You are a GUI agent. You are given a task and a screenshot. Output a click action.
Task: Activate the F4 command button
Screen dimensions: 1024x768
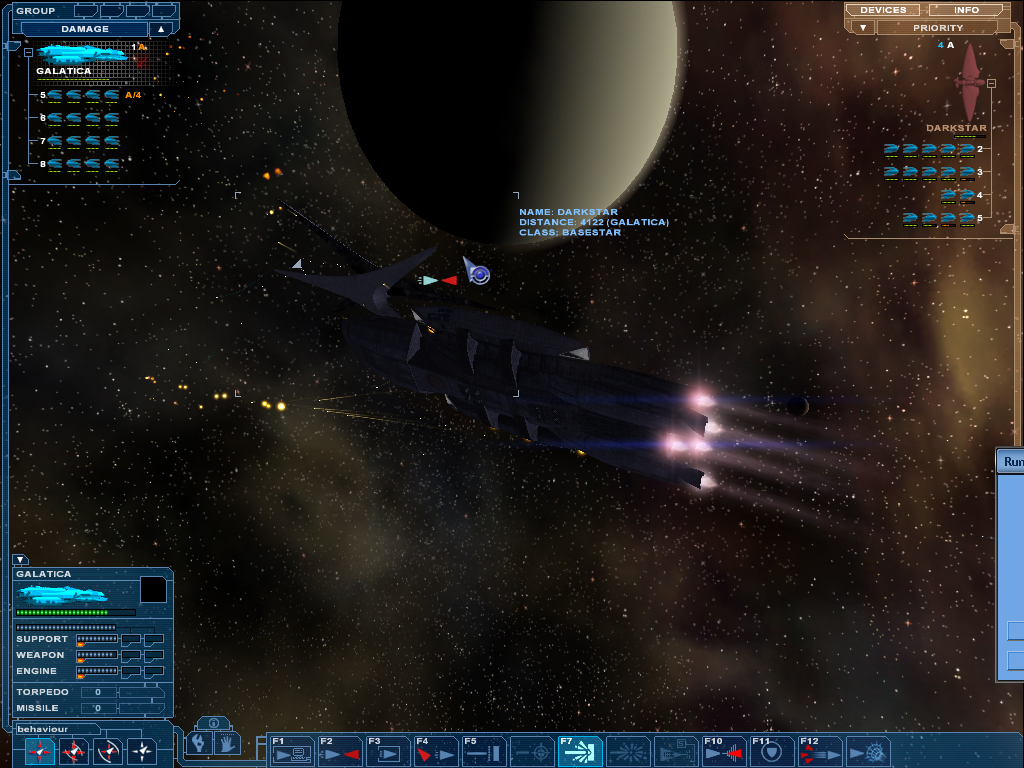click(x=436, y=750)
